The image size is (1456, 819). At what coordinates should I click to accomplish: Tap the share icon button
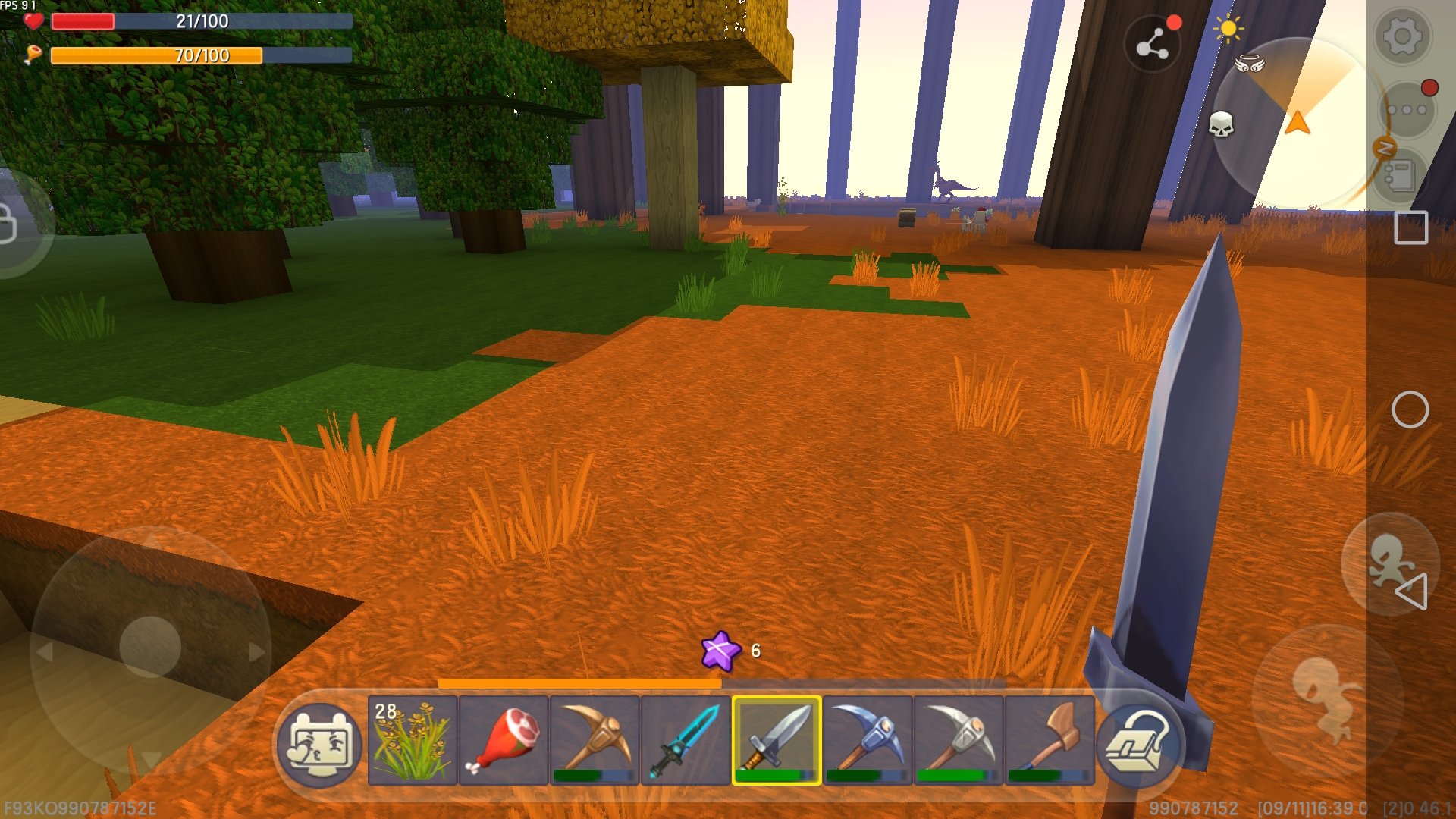(x=1152, y=44)
